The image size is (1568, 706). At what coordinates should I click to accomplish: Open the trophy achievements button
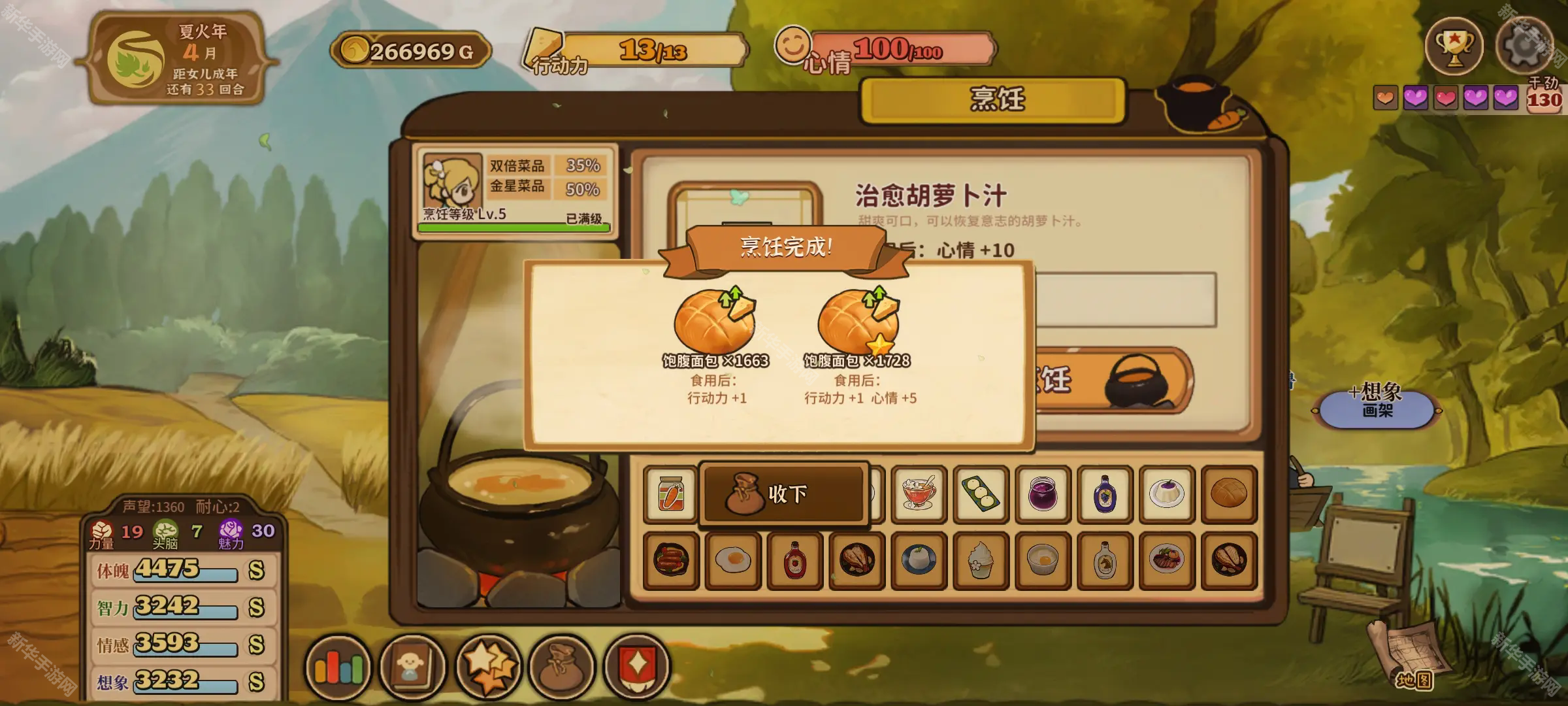coord(1454,47)
